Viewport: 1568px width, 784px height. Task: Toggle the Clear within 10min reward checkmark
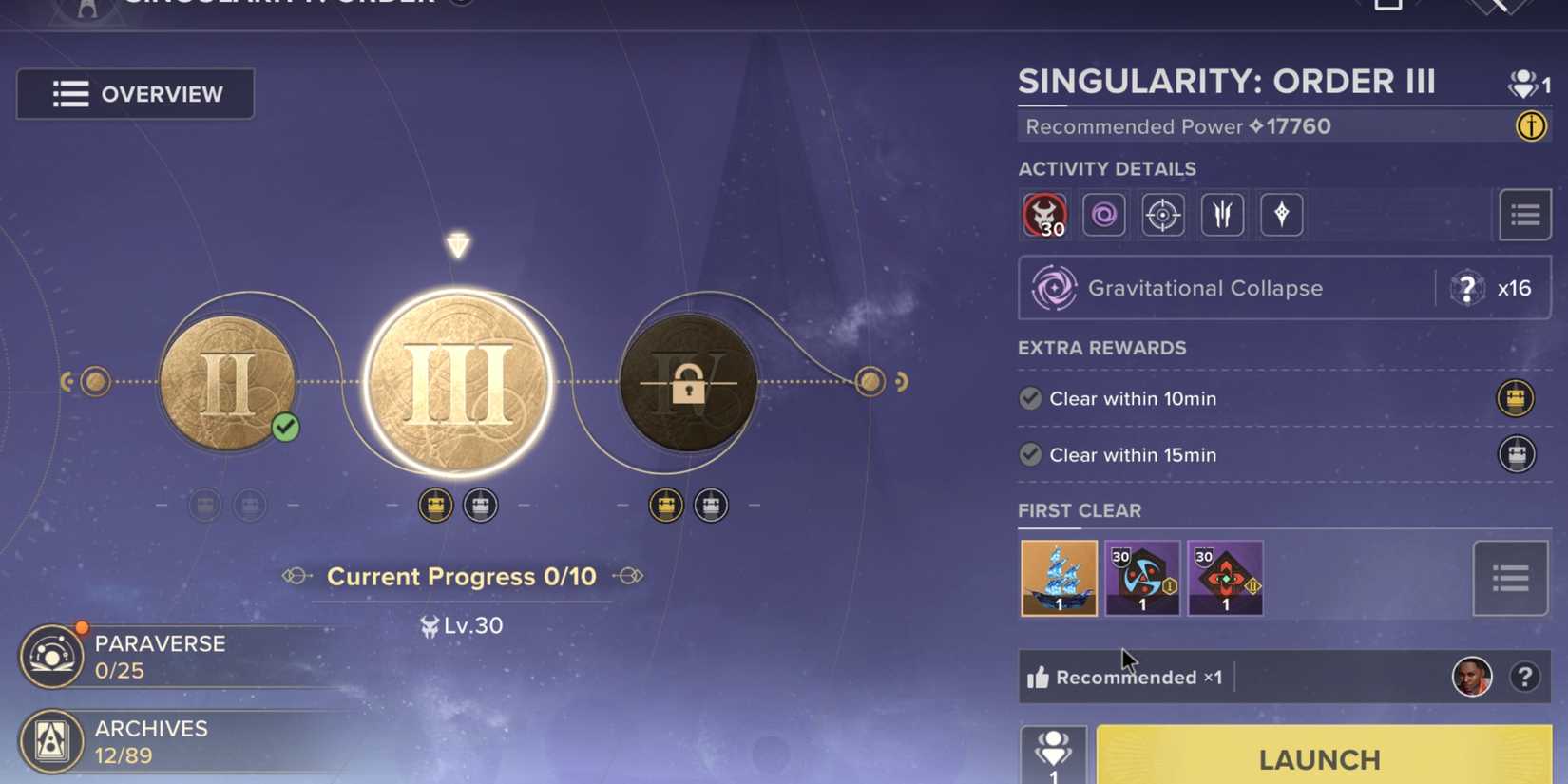pyautogui.click(x=1030, y=398)
